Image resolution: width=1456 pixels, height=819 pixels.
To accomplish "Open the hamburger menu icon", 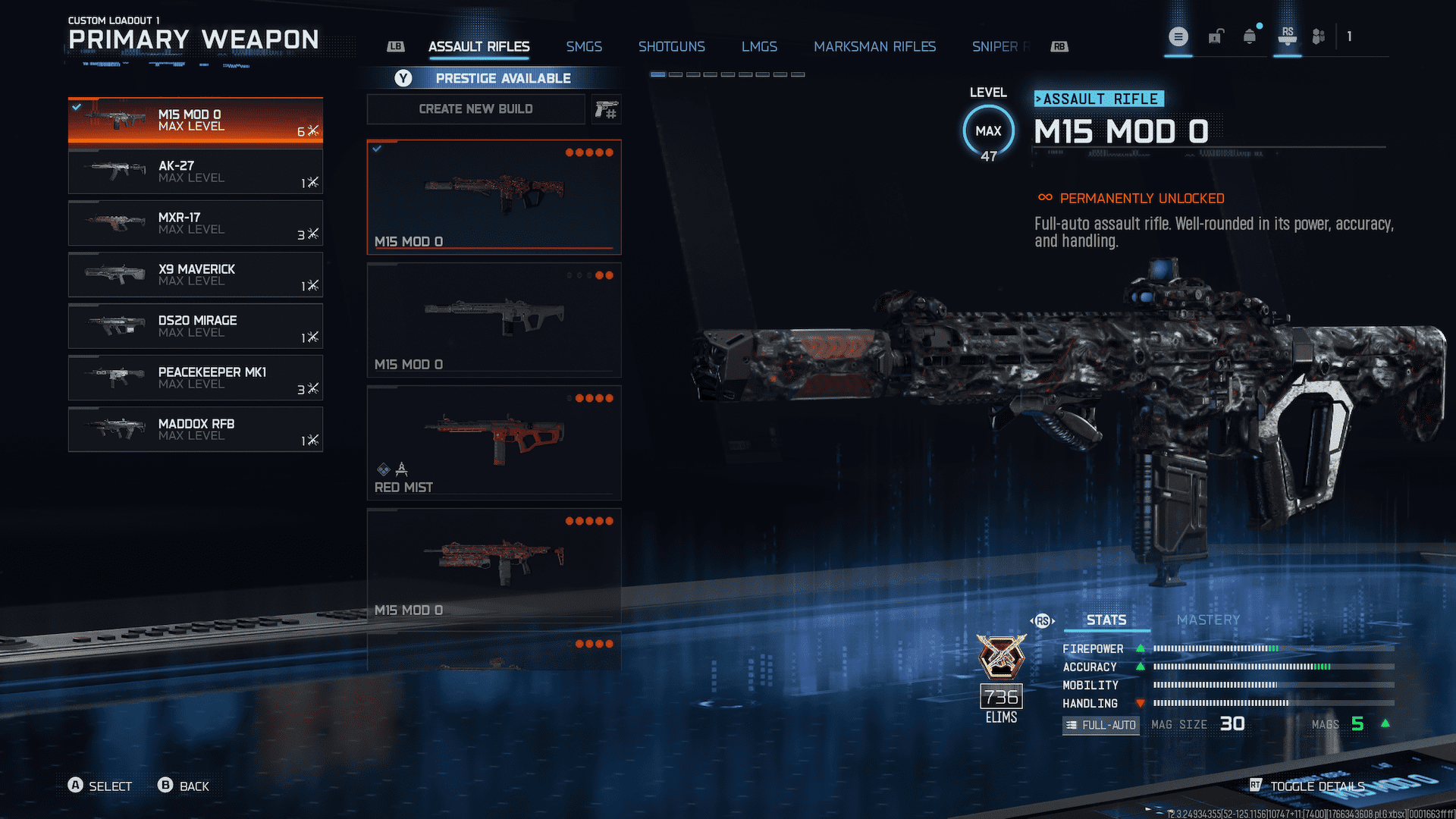I will (1178, 36).
